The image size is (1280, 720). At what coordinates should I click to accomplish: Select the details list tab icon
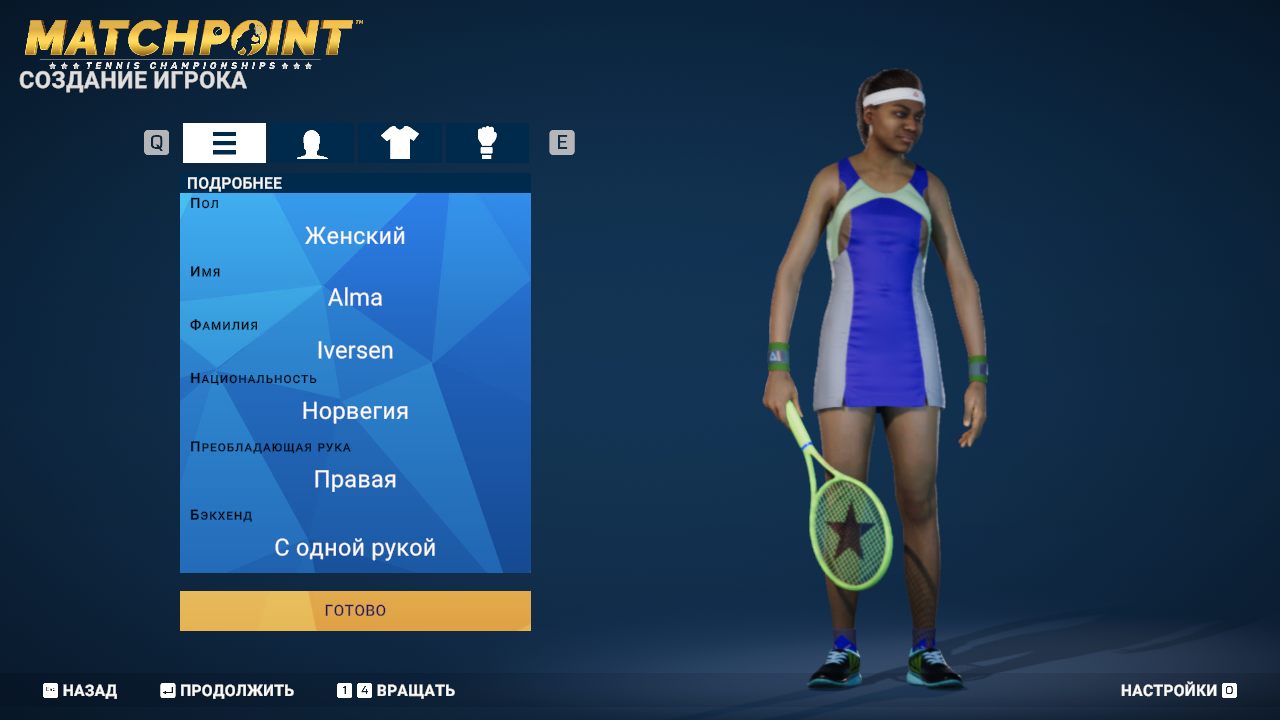[223, 142]
